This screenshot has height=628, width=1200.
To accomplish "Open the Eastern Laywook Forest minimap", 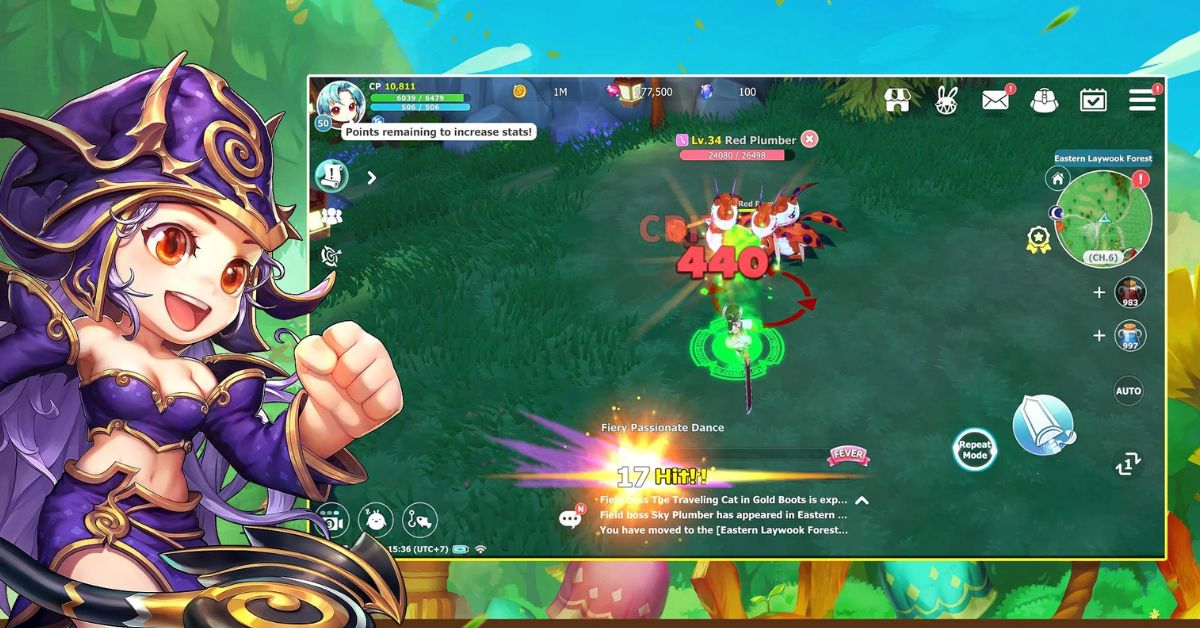I will (1104, 217).
